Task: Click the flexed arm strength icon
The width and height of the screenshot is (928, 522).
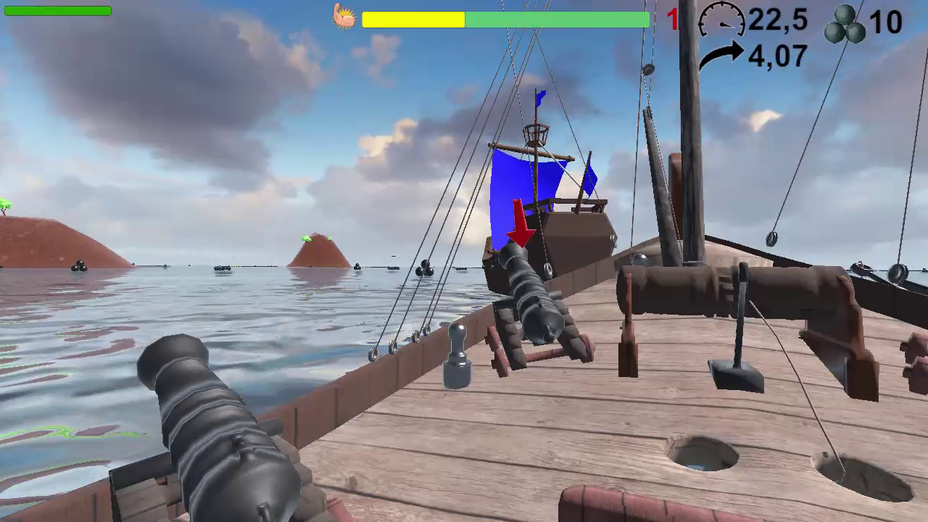Action: [x=344, y=16]
